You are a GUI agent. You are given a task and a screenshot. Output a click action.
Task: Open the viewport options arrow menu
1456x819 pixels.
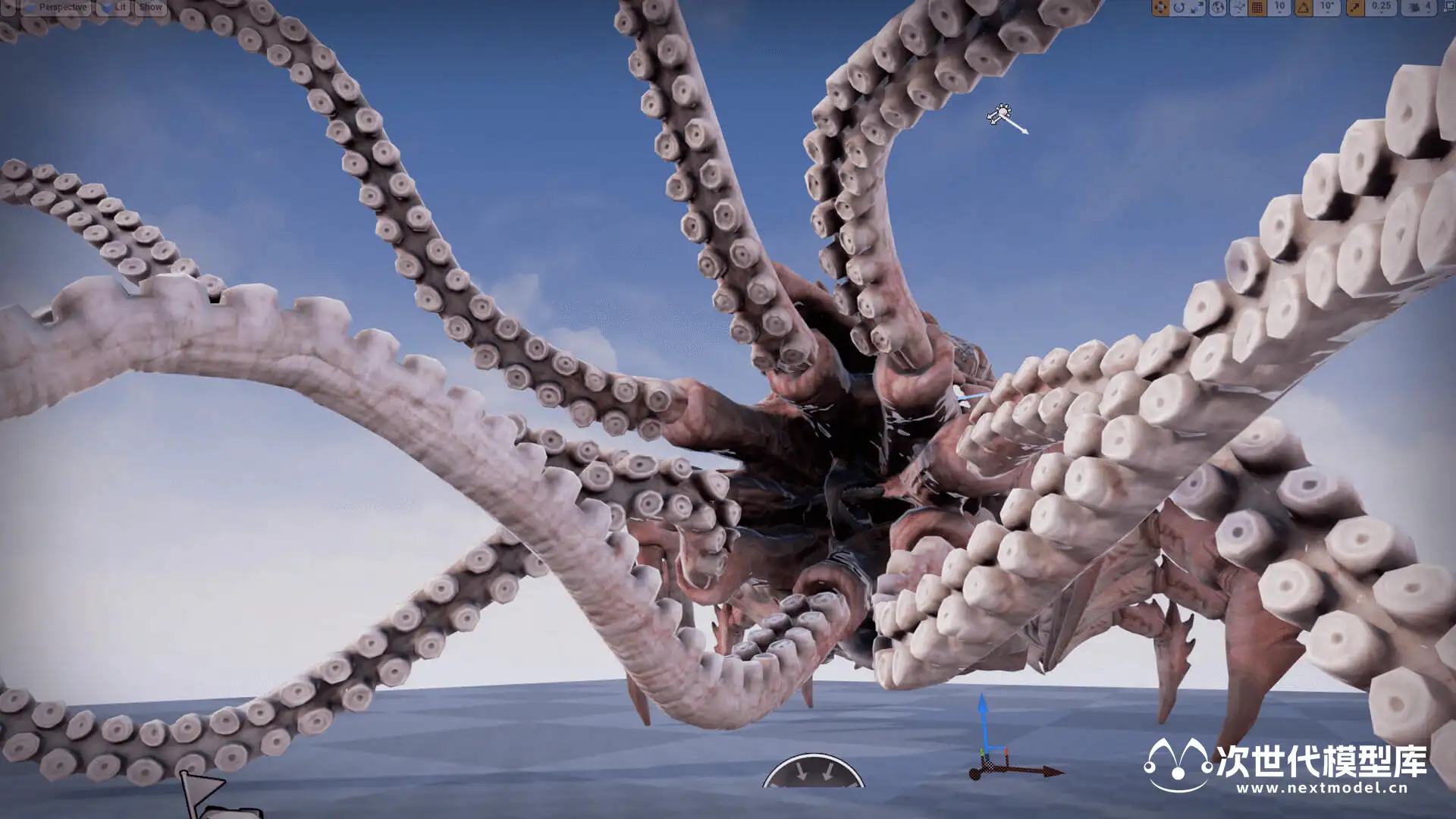click(x=8, y=8)
